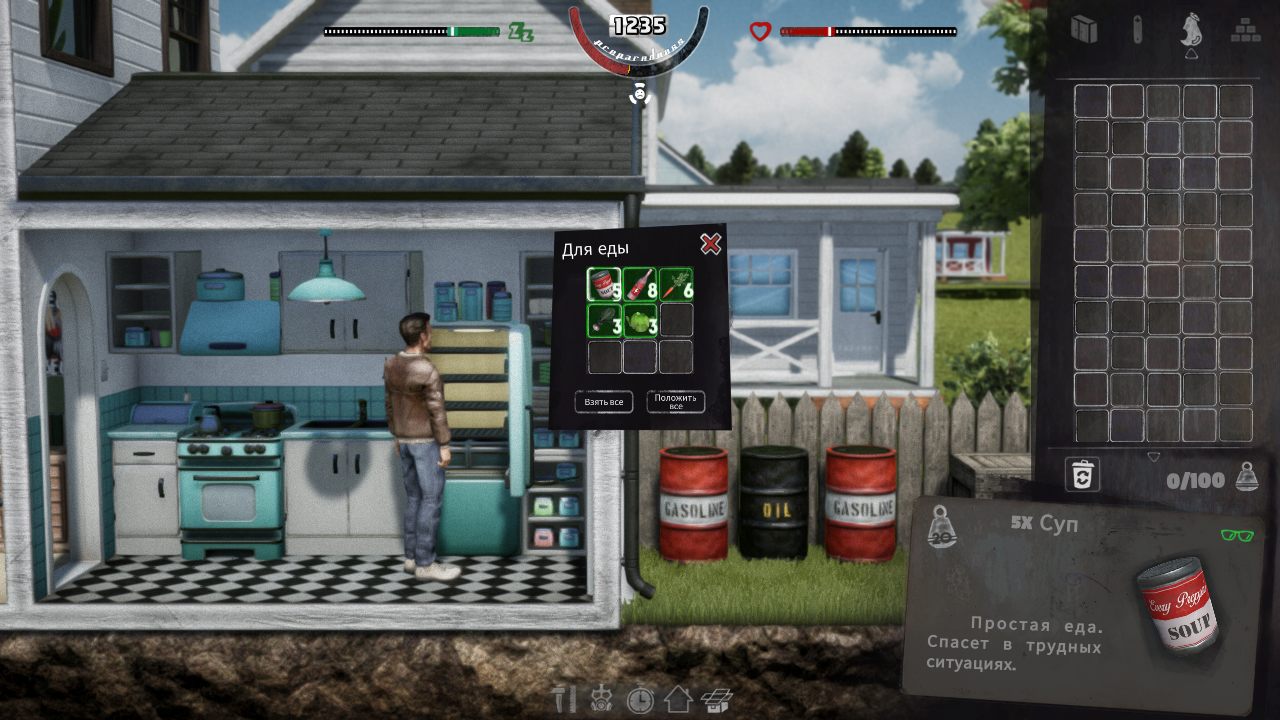Open the cardboard box inventory icon
This screenshot has width=1280, height=720.
716,698
